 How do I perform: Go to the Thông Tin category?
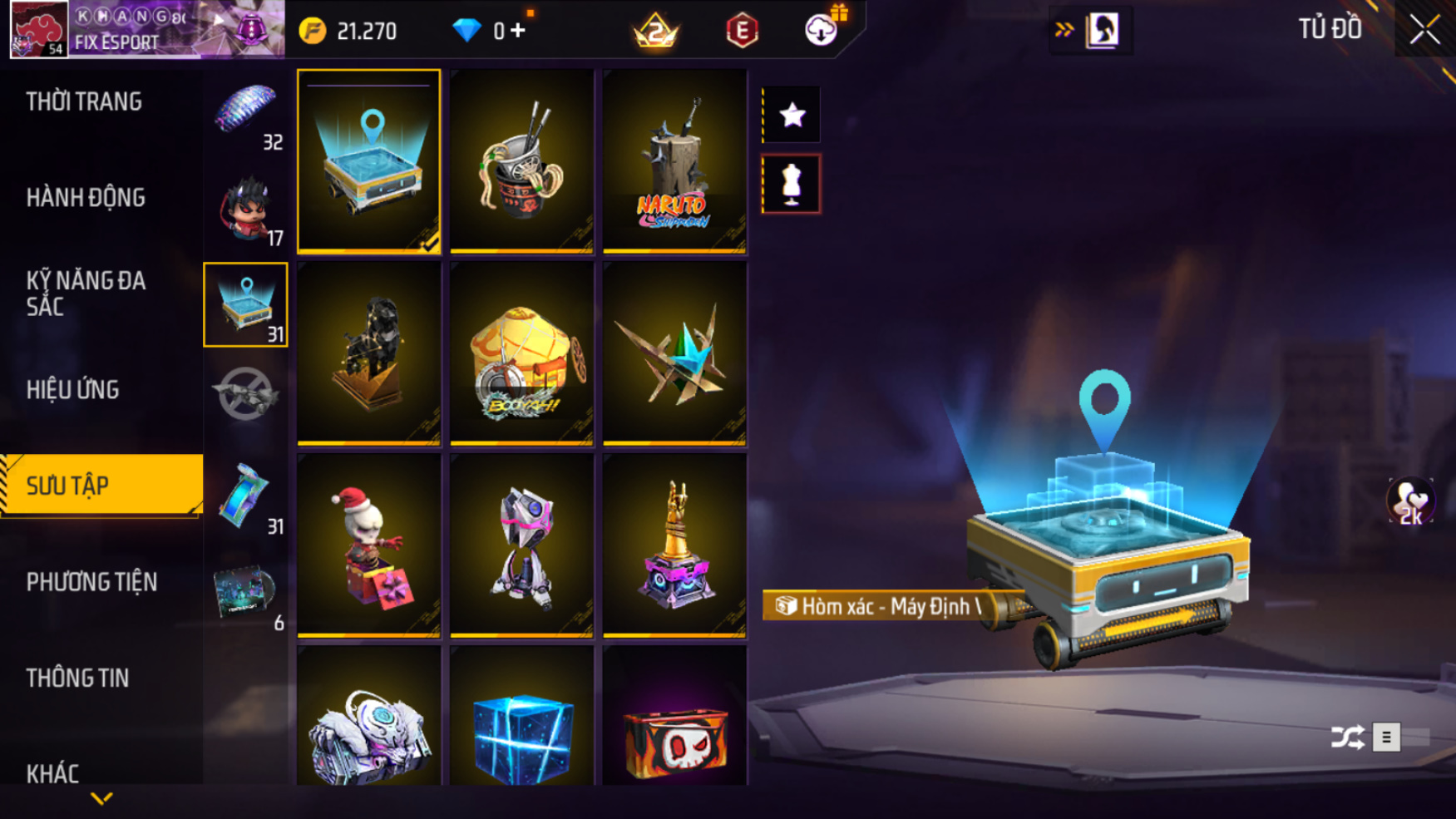[77, 678]
